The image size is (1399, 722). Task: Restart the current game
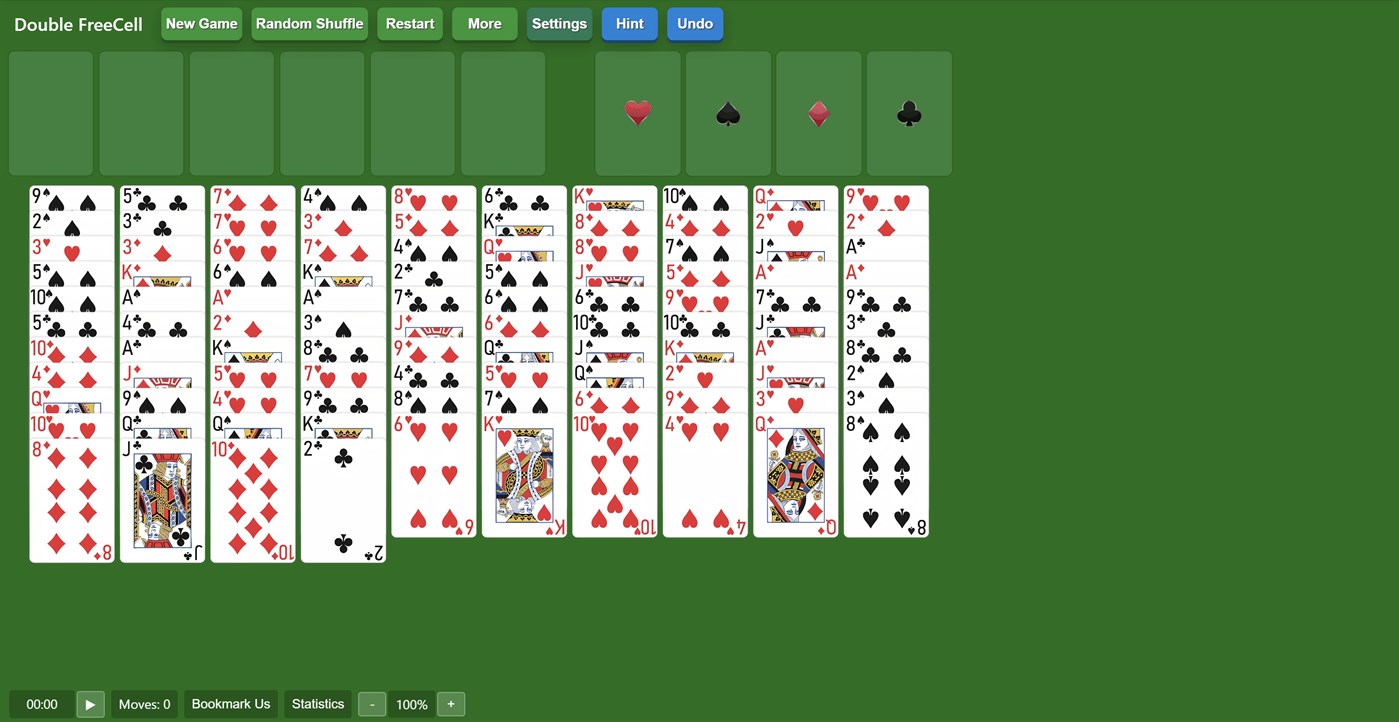click(x=409, y=23)
